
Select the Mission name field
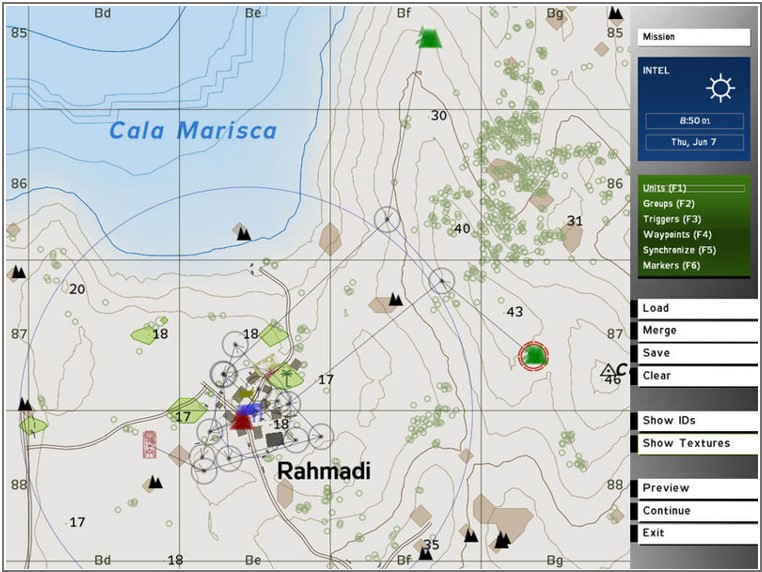(693, 37)
